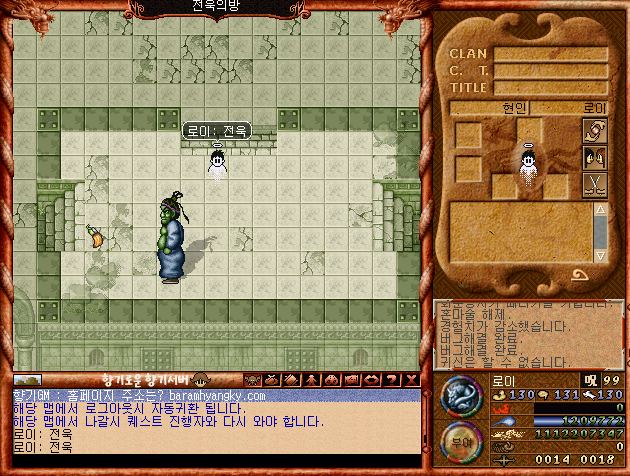Open the money pouch toolbar icon

pyautogui.click(x=270, y=380)
